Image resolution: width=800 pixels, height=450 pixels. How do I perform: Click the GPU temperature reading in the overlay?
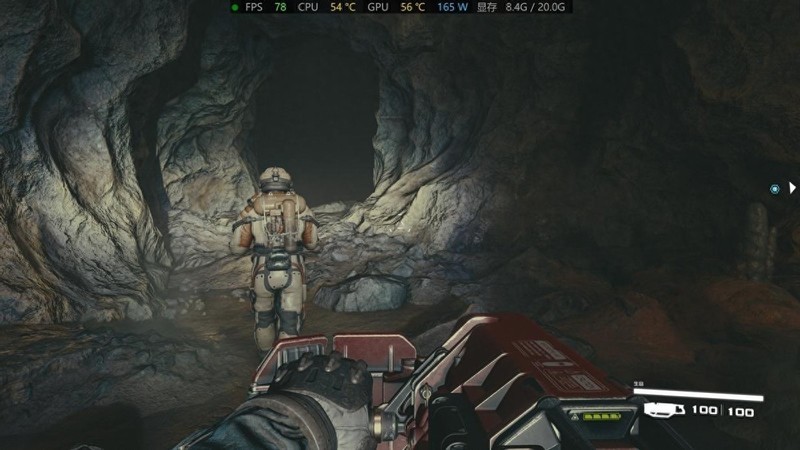point(412,7)
